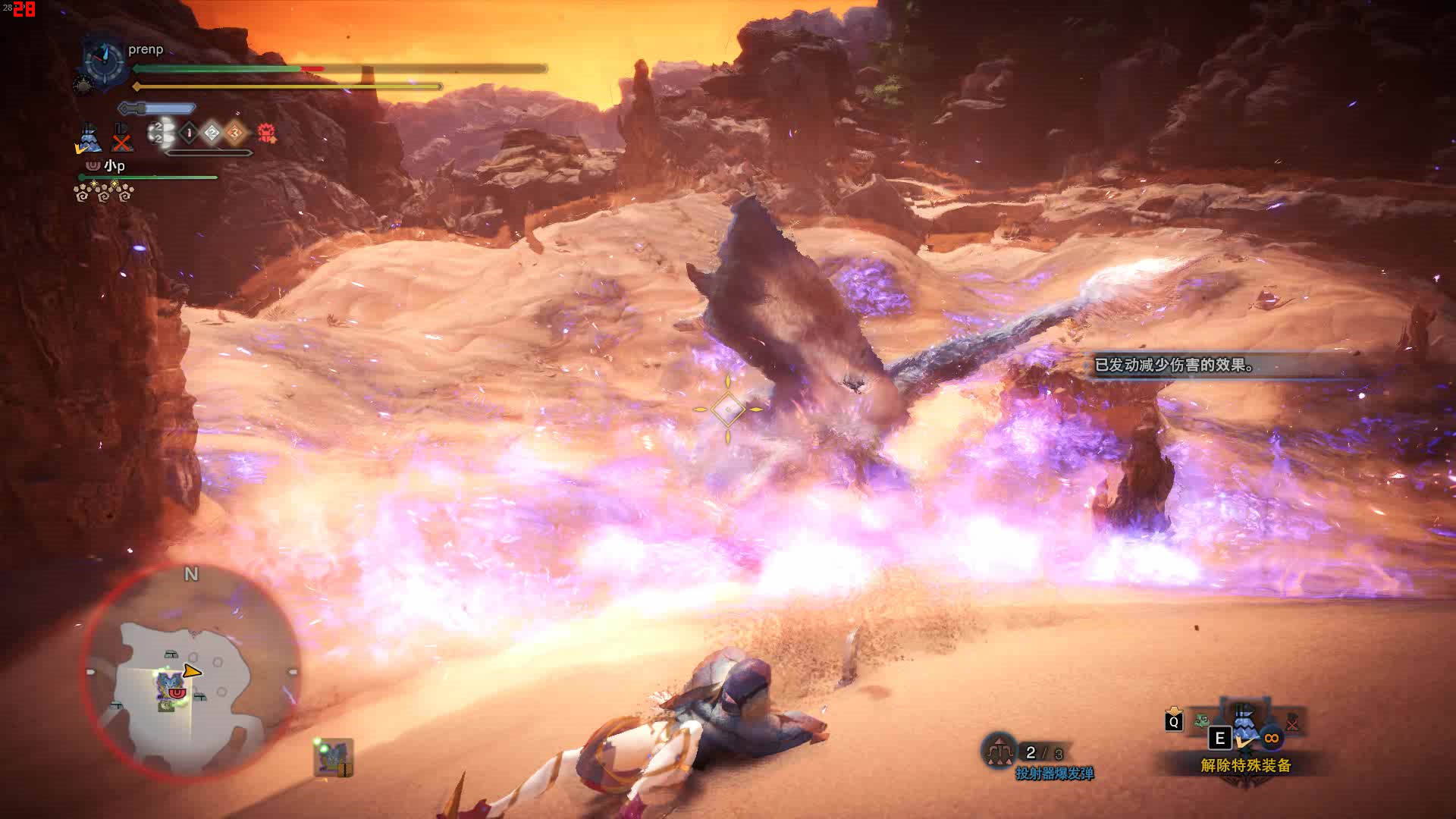Click the red attack-up buff icon

pos(266,133)
